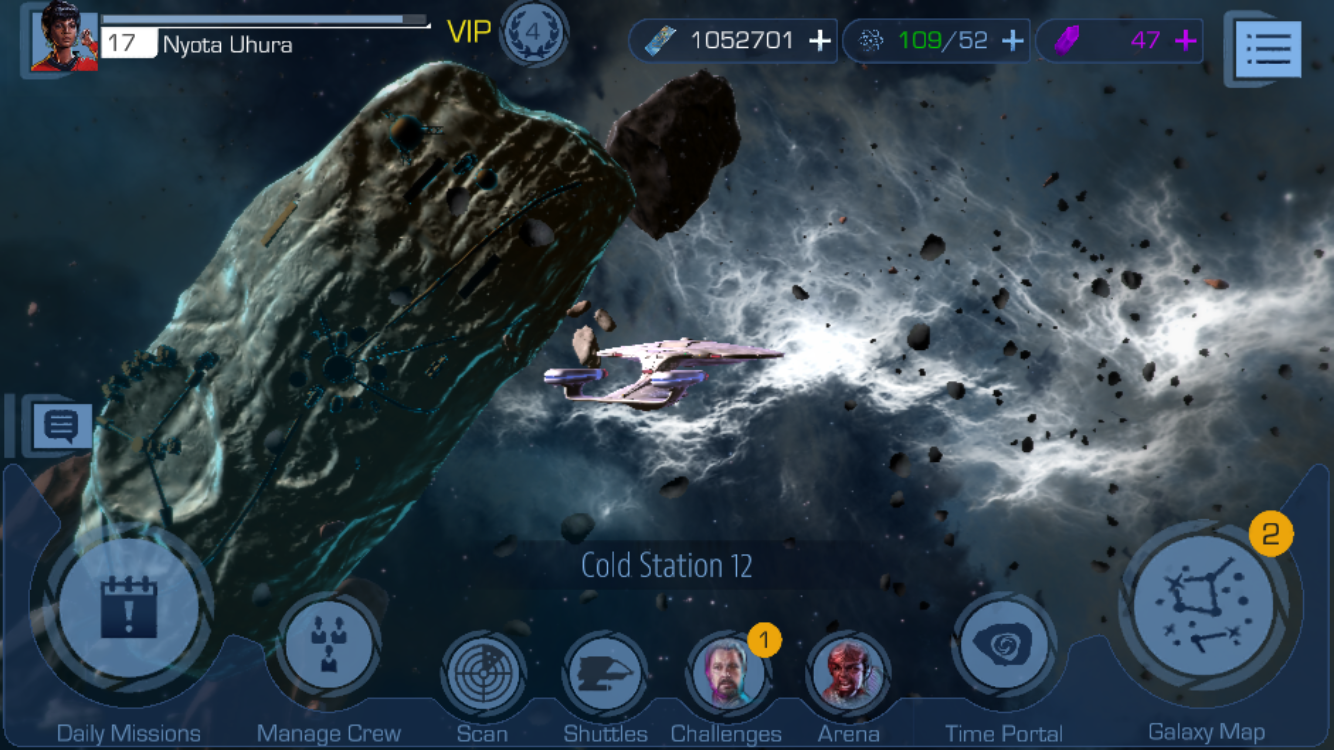Add more chronitons with the blue plus

1012,41
